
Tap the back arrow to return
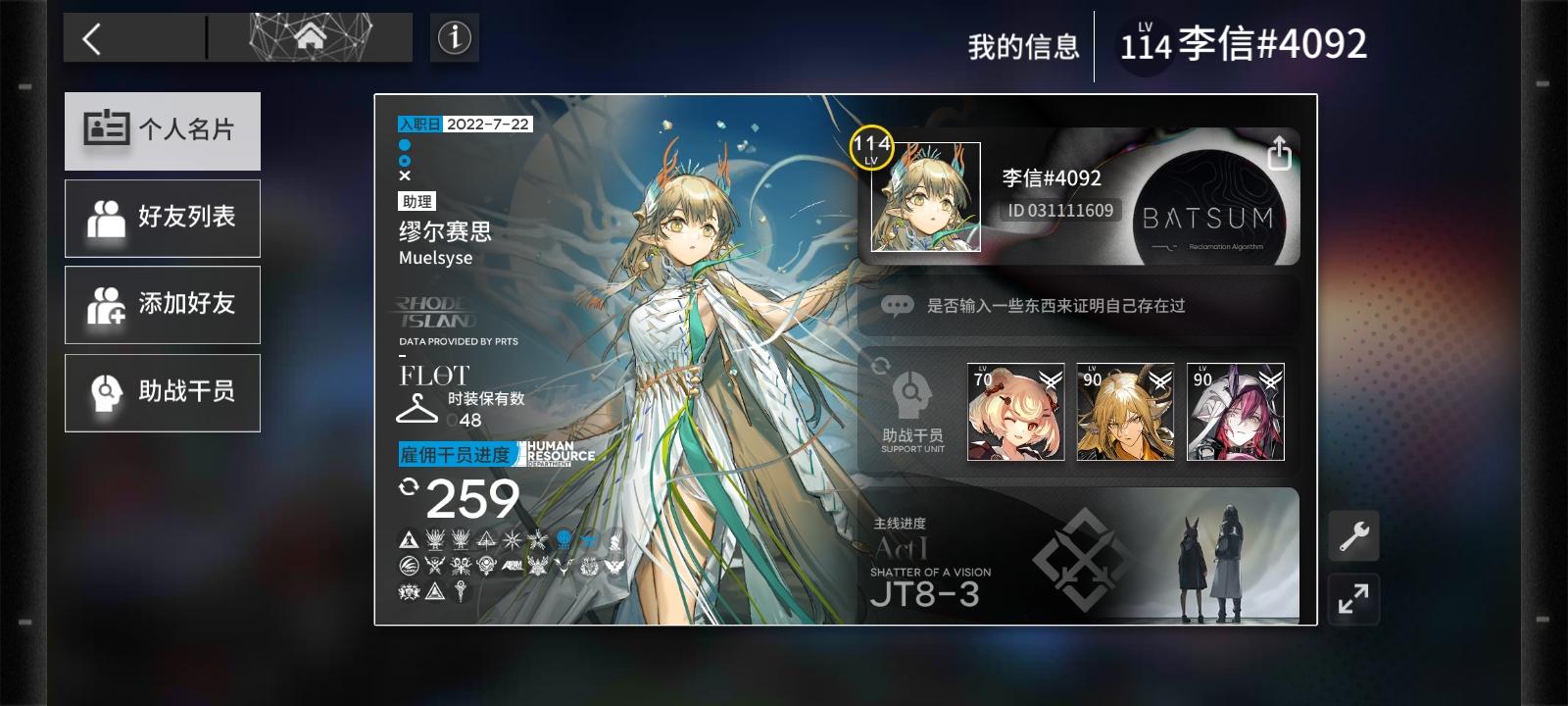point(89,36)
